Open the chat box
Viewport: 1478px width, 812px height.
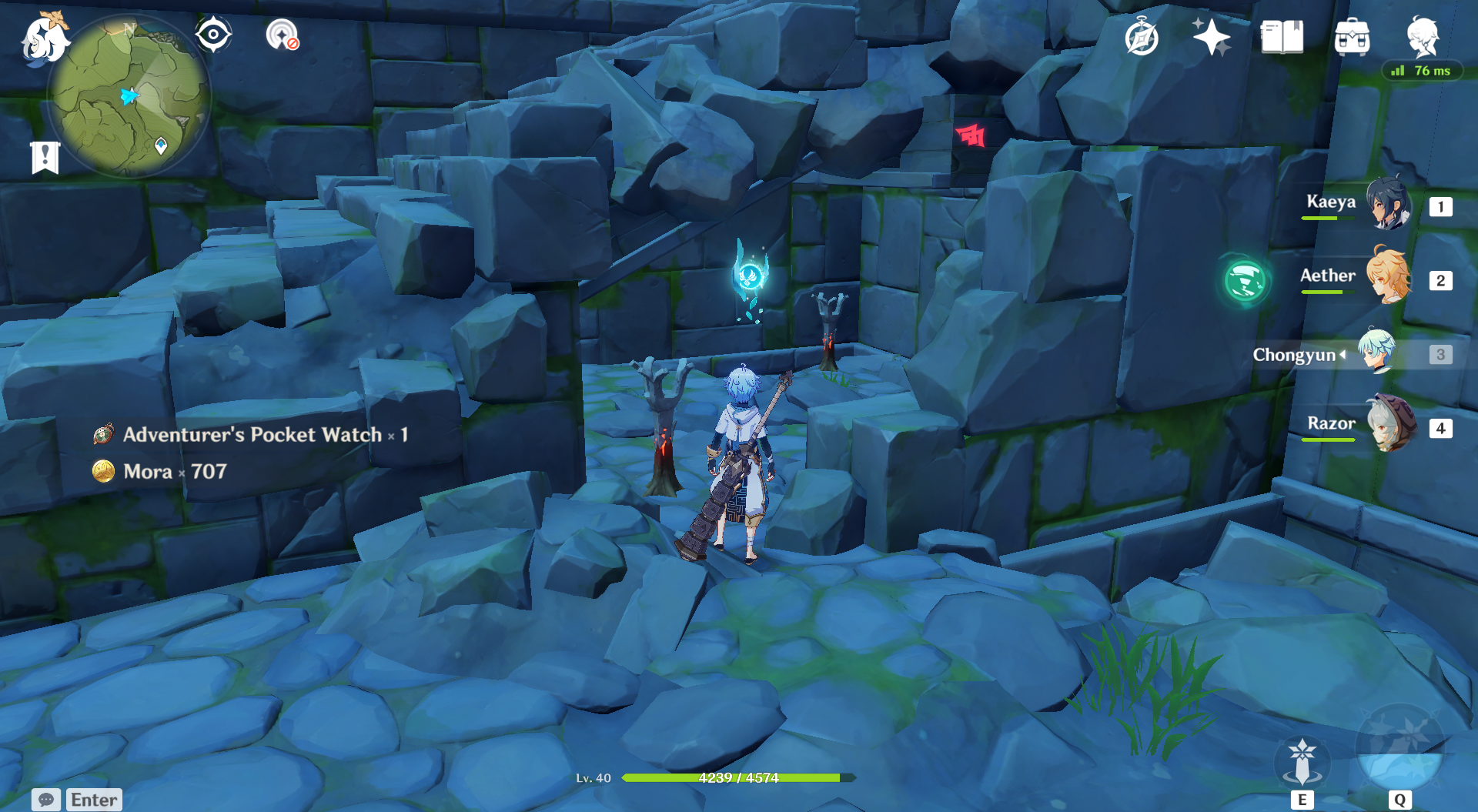[77, 800]
